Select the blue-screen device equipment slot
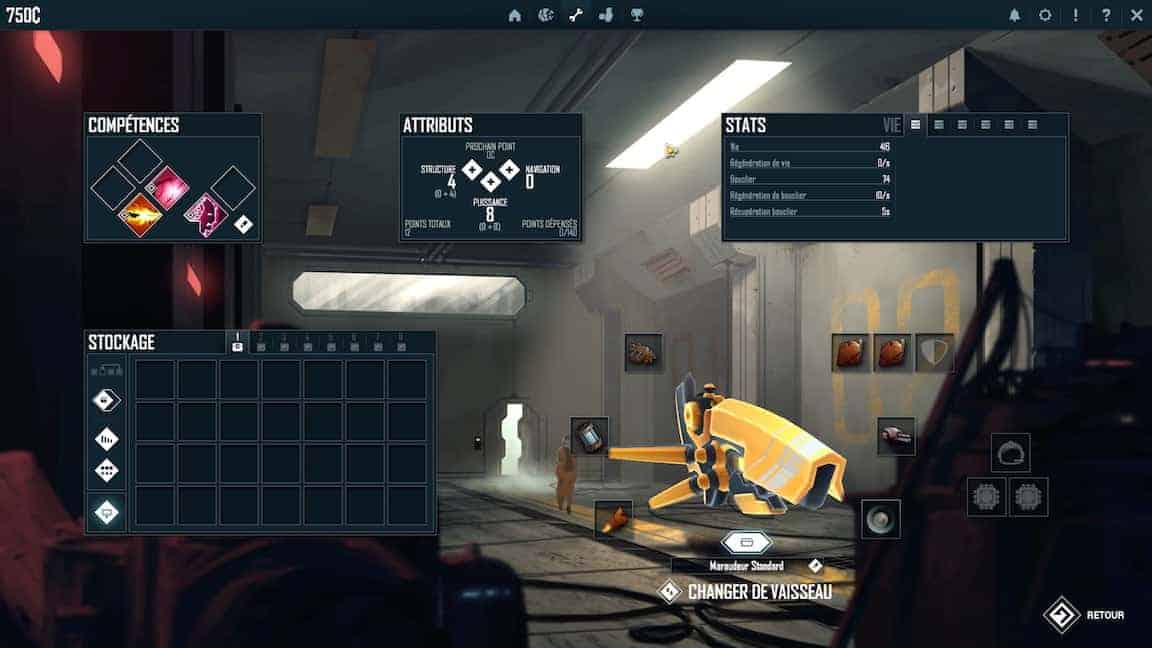Image resolution: width=1152 pixels, height=648 pixels. pyautogui.click(x=590, y=436)
